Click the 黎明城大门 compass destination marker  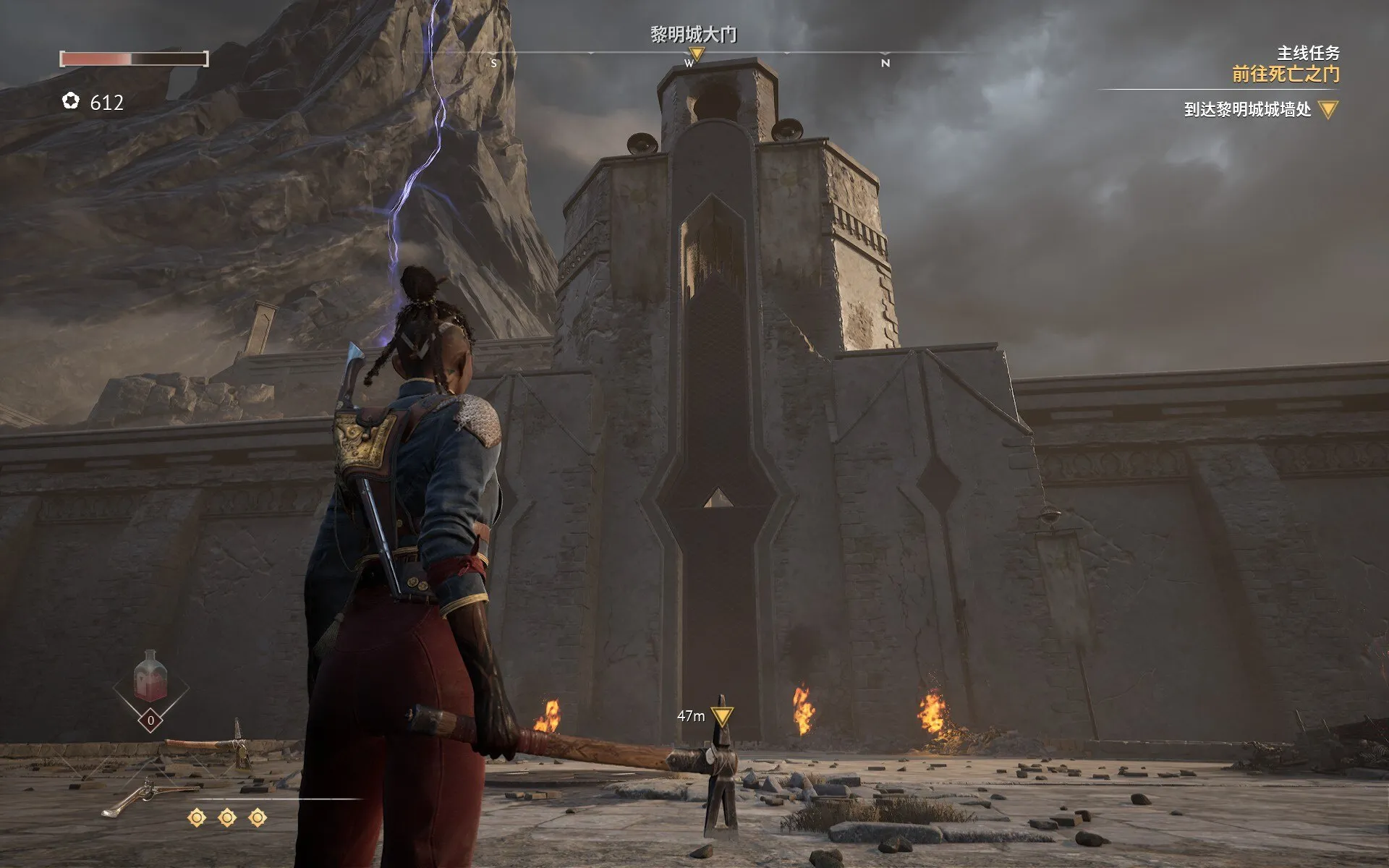click(x=696, y=54)
